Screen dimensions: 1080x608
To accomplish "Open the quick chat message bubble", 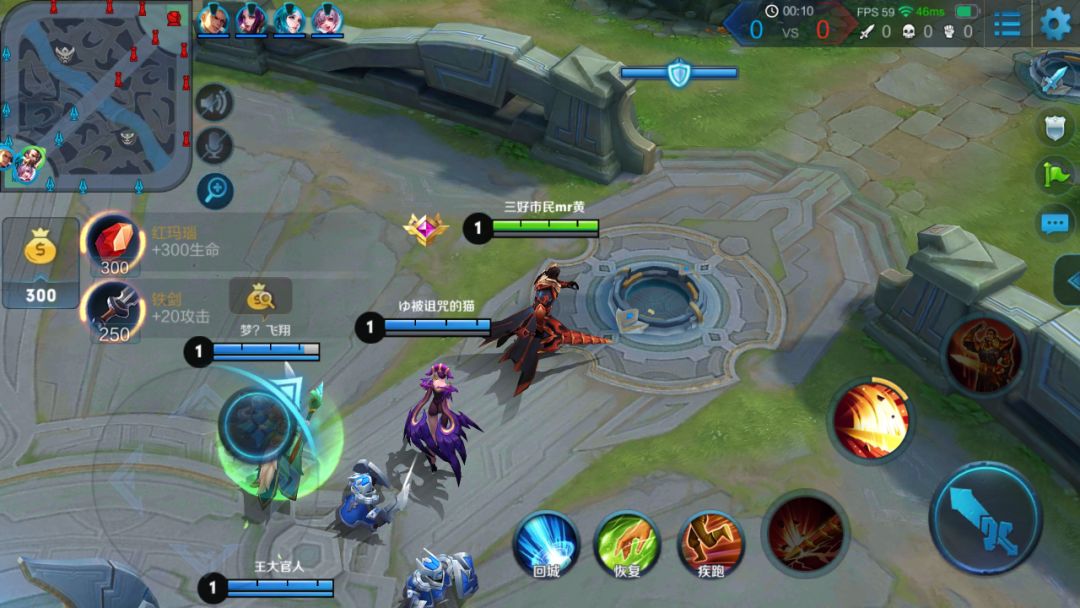I will 1056,223.
